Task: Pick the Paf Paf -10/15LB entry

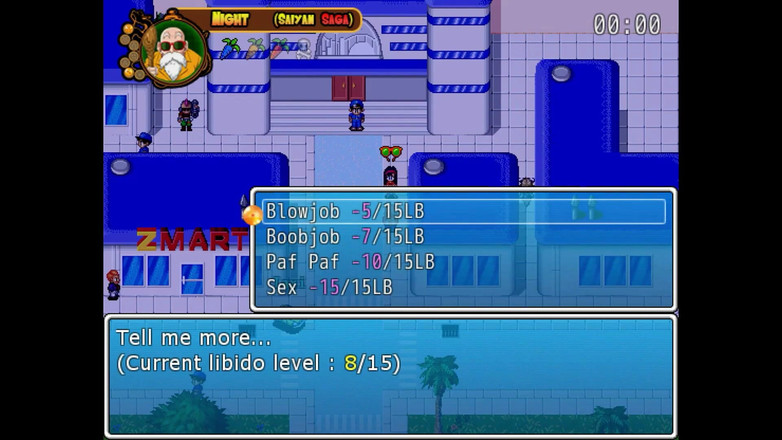Action: pyautogui.click(x=350, y=262)
